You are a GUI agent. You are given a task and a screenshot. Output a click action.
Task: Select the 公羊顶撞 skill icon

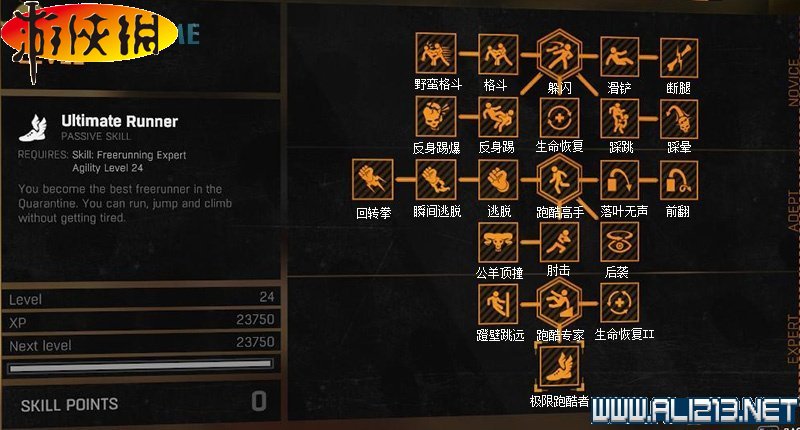(496, 241)
